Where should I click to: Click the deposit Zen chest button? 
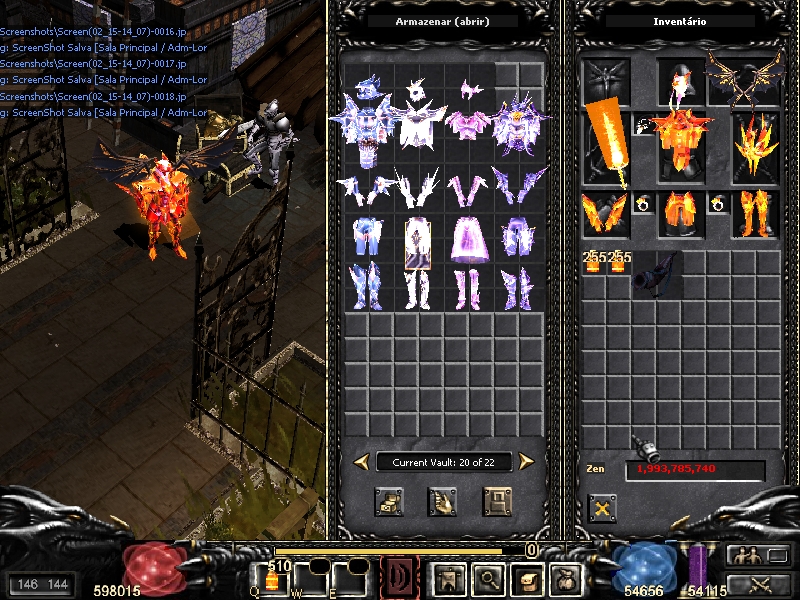(389, 501)
